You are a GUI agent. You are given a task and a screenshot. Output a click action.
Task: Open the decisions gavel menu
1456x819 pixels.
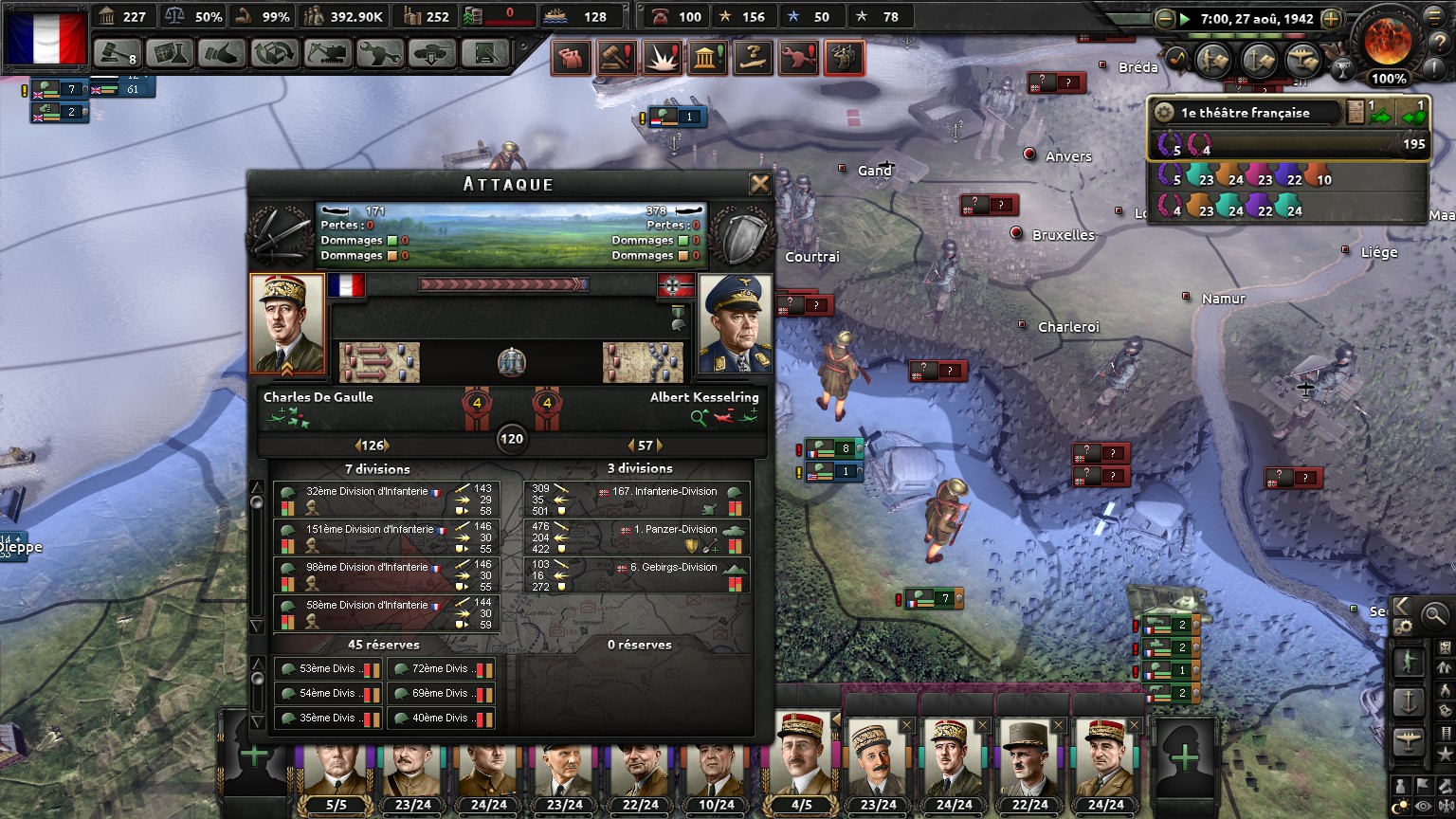[118, 53]
